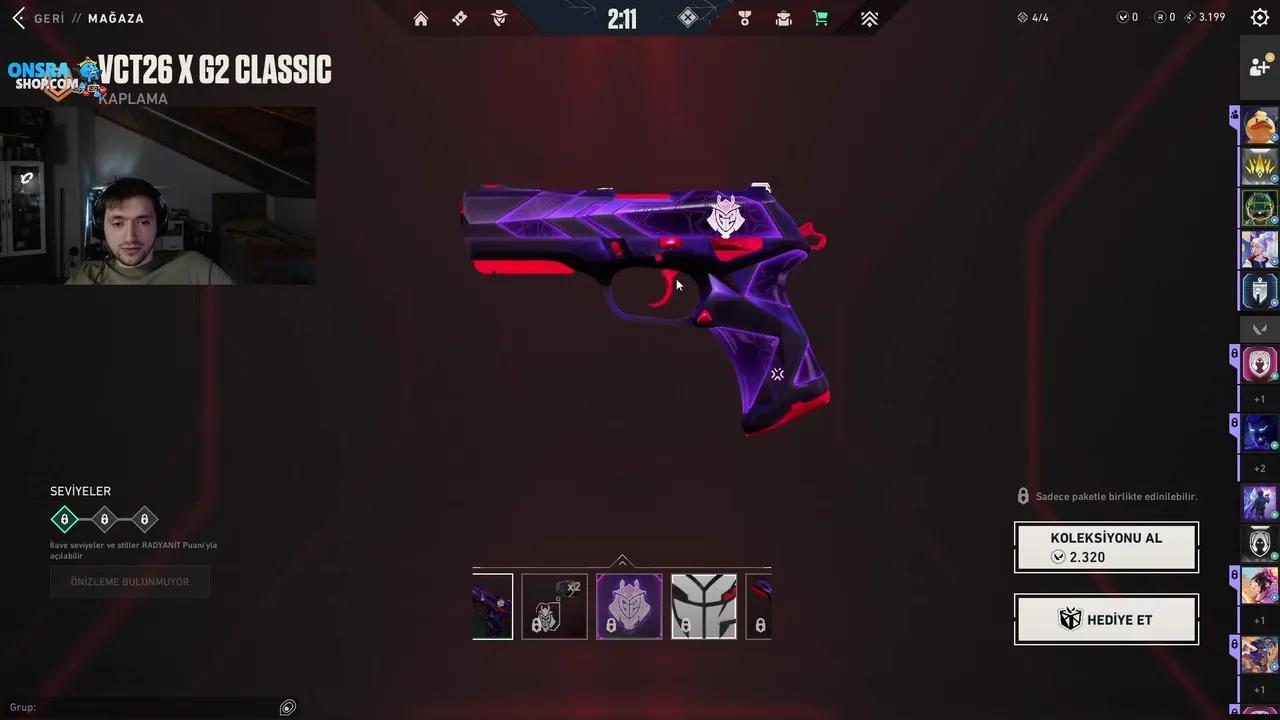This screenshot has height=720, width=1280.
Task: Open the Collection backpack icon
Action: [x=784, y=18]
